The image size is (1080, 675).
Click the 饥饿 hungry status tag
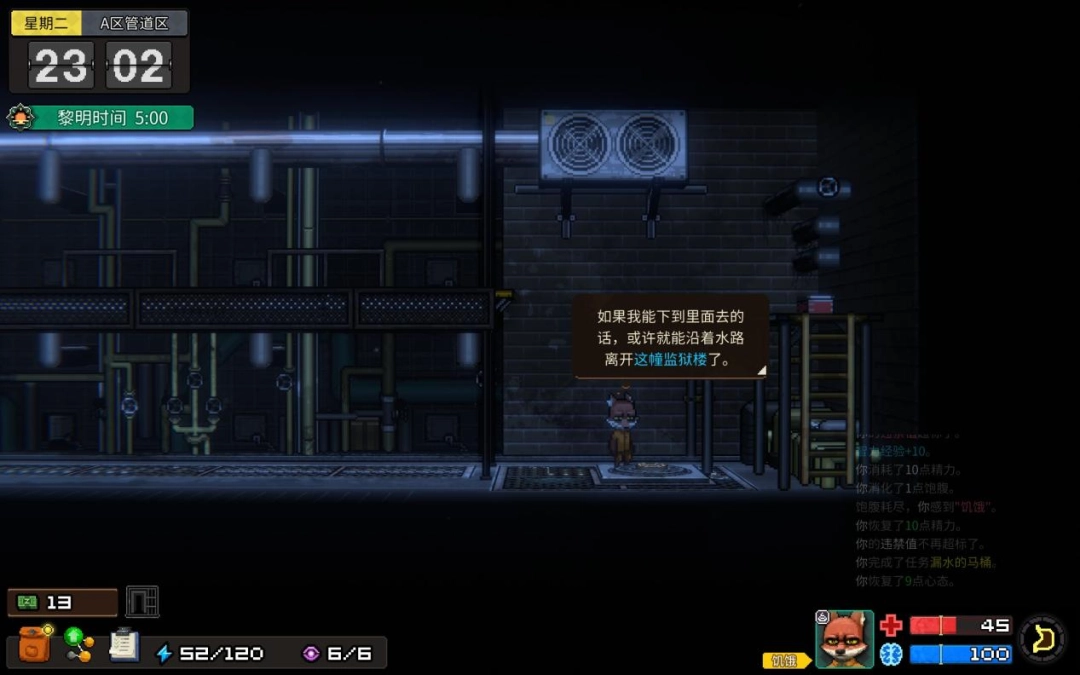(786, 660)
